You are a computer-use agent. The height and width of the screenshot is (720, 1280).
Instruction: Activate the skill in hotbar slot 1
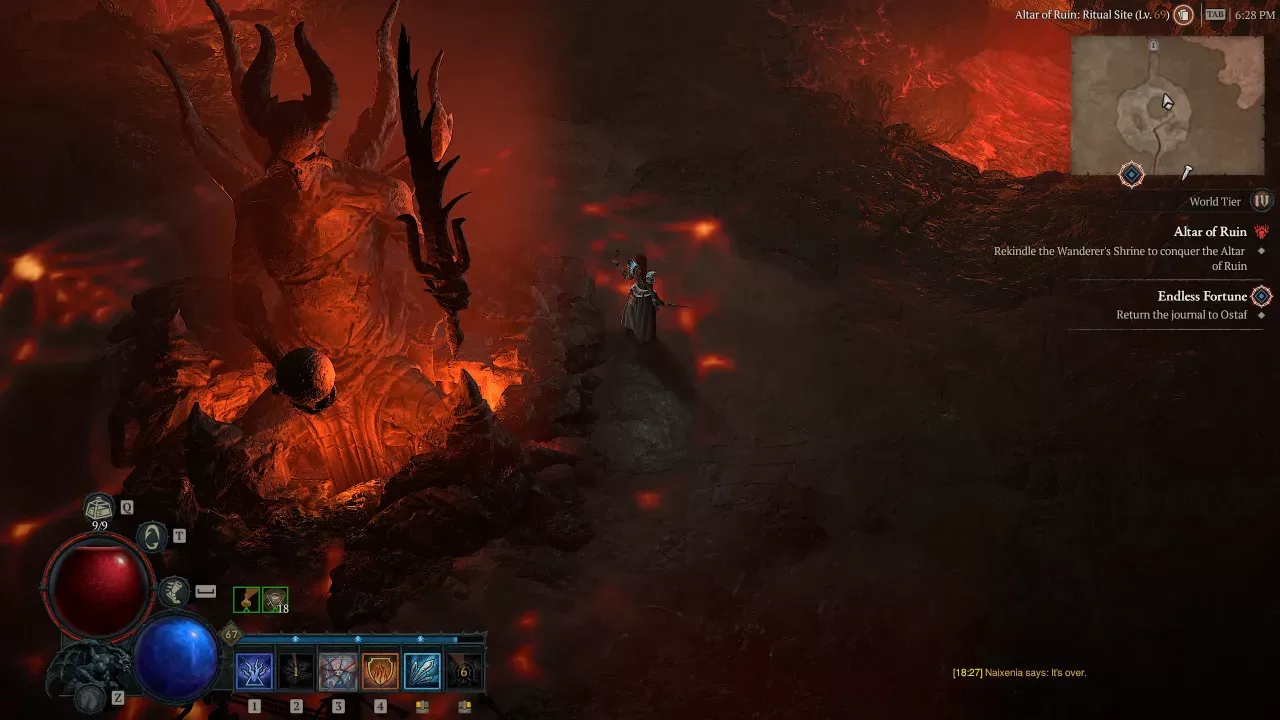[254, 671]
